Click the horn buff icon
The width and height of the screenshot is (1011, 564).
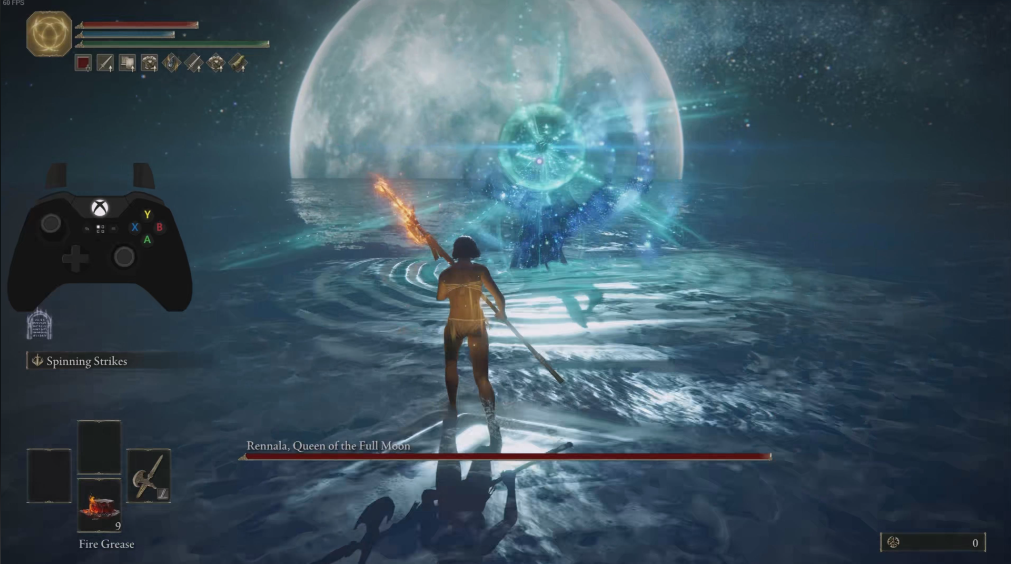click(x=238, y=63)
